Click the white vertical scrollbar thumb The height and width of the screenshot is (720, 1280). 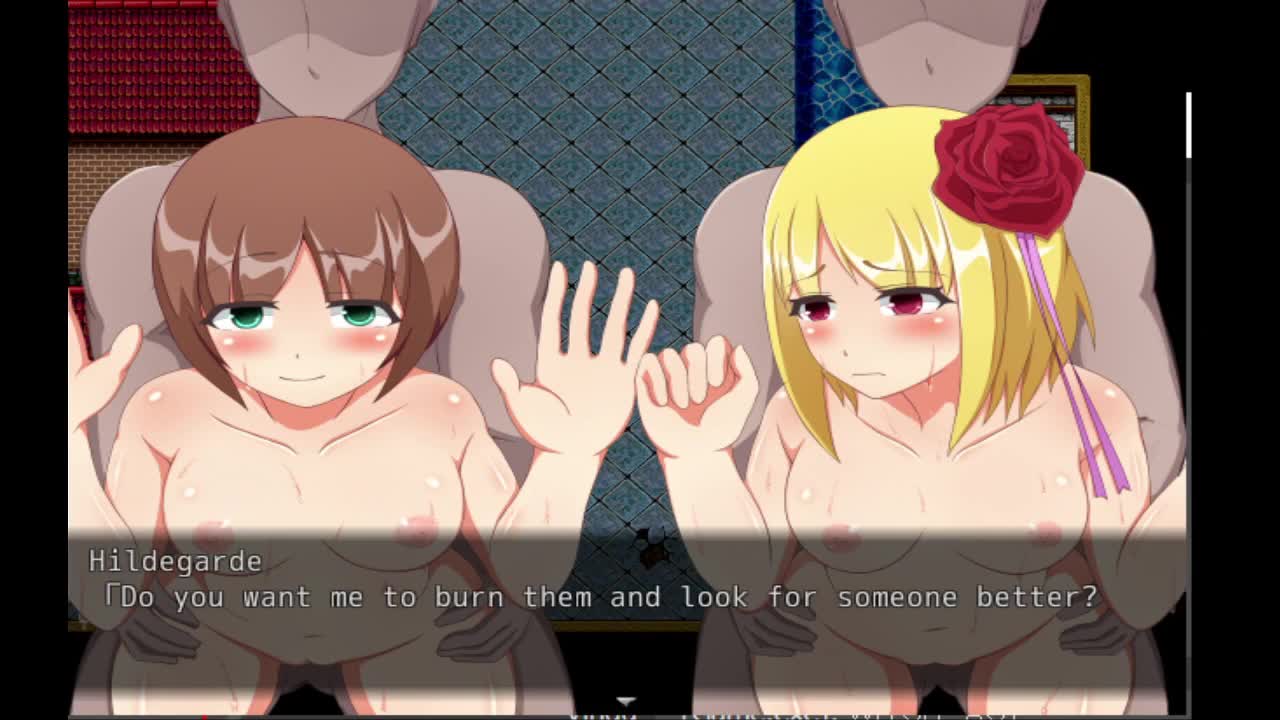(x=1188, y=125)
